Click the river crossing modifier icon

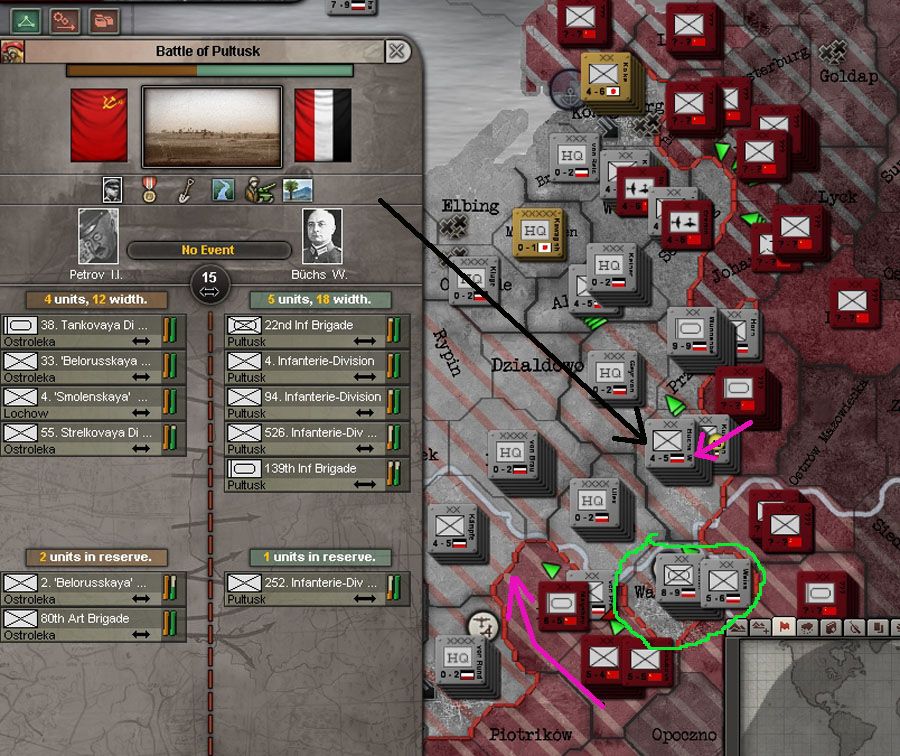click(x=222, y=189)
